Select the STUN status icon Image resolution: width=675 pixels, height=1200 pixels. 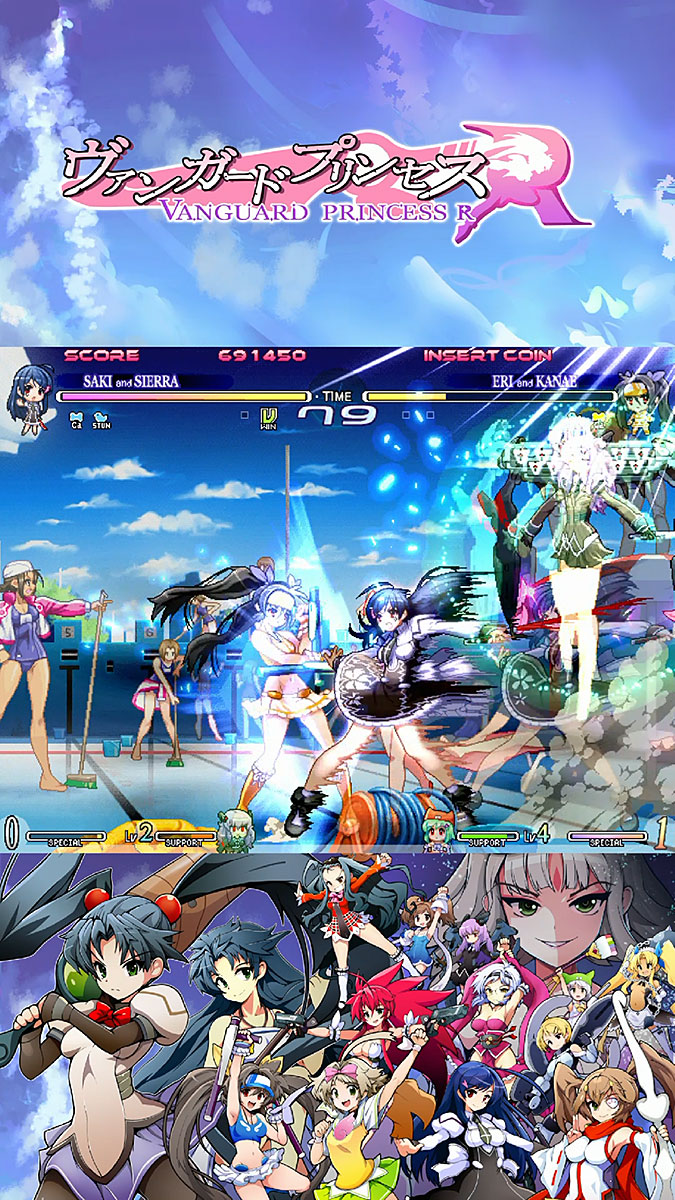tap(100, 419)
